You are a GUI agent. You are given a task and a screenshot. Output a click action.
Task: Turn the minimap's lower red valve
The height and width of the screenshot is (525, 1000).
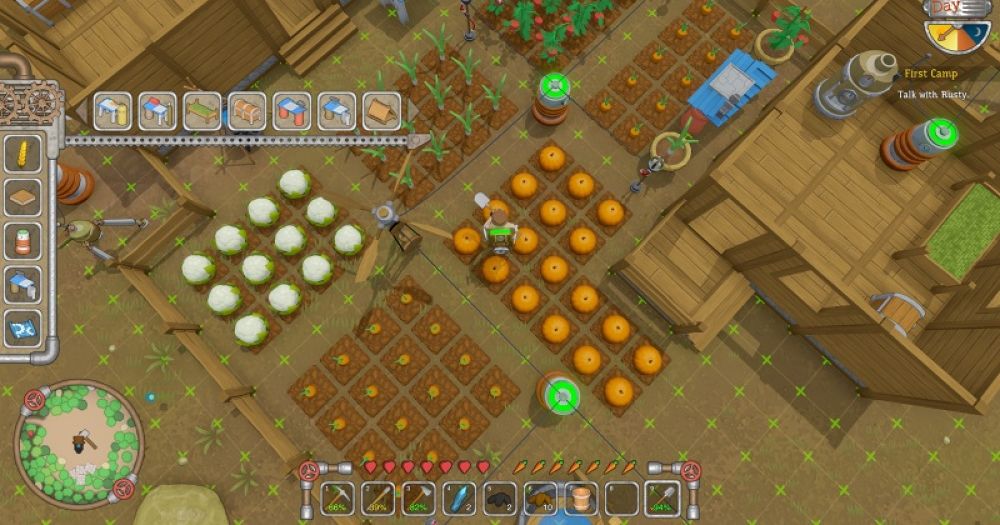click(x=123, y=488)
